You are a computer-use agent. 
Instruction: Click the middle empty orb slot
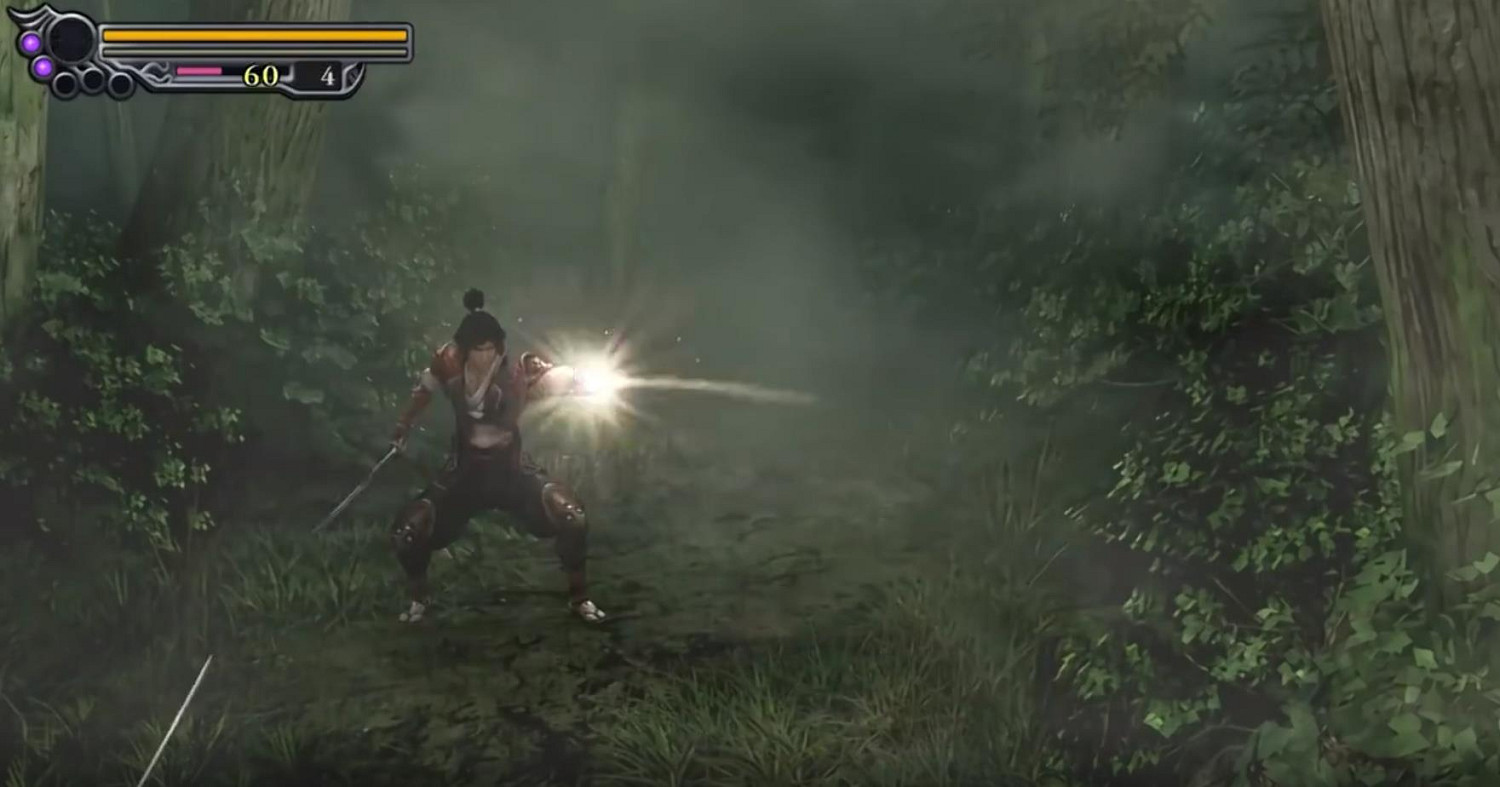tap(92, 80)
